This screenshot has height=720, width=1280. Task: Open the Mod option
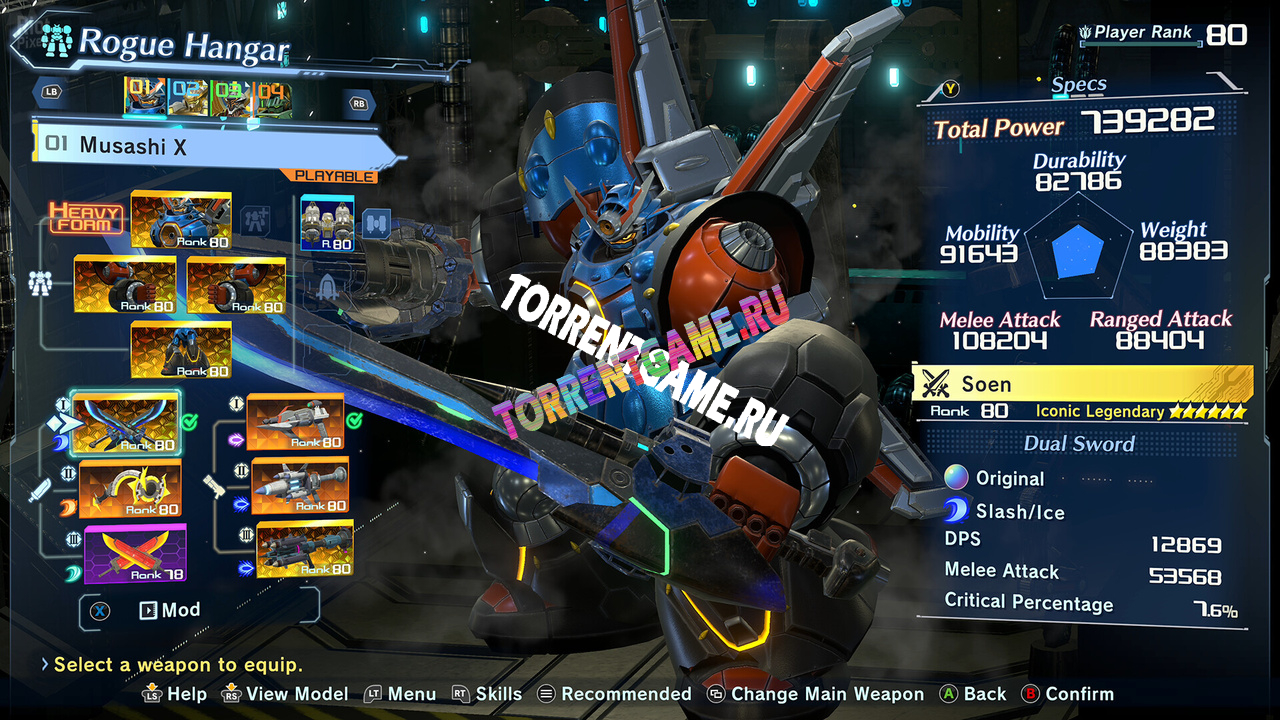[170, 610]
